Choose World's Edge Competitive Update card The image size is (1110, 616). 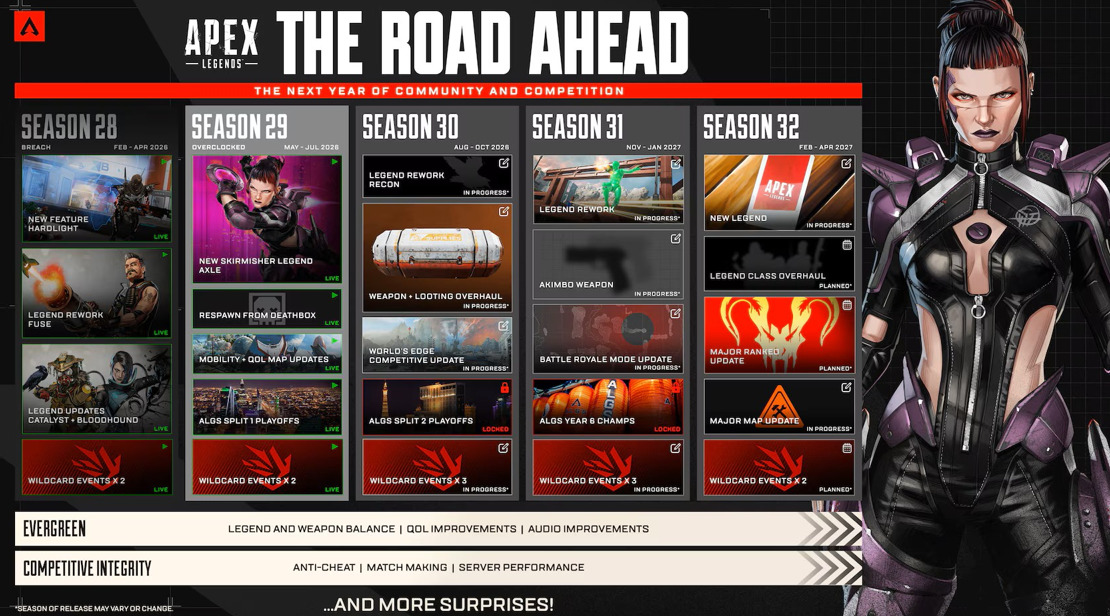click(437, 345)
